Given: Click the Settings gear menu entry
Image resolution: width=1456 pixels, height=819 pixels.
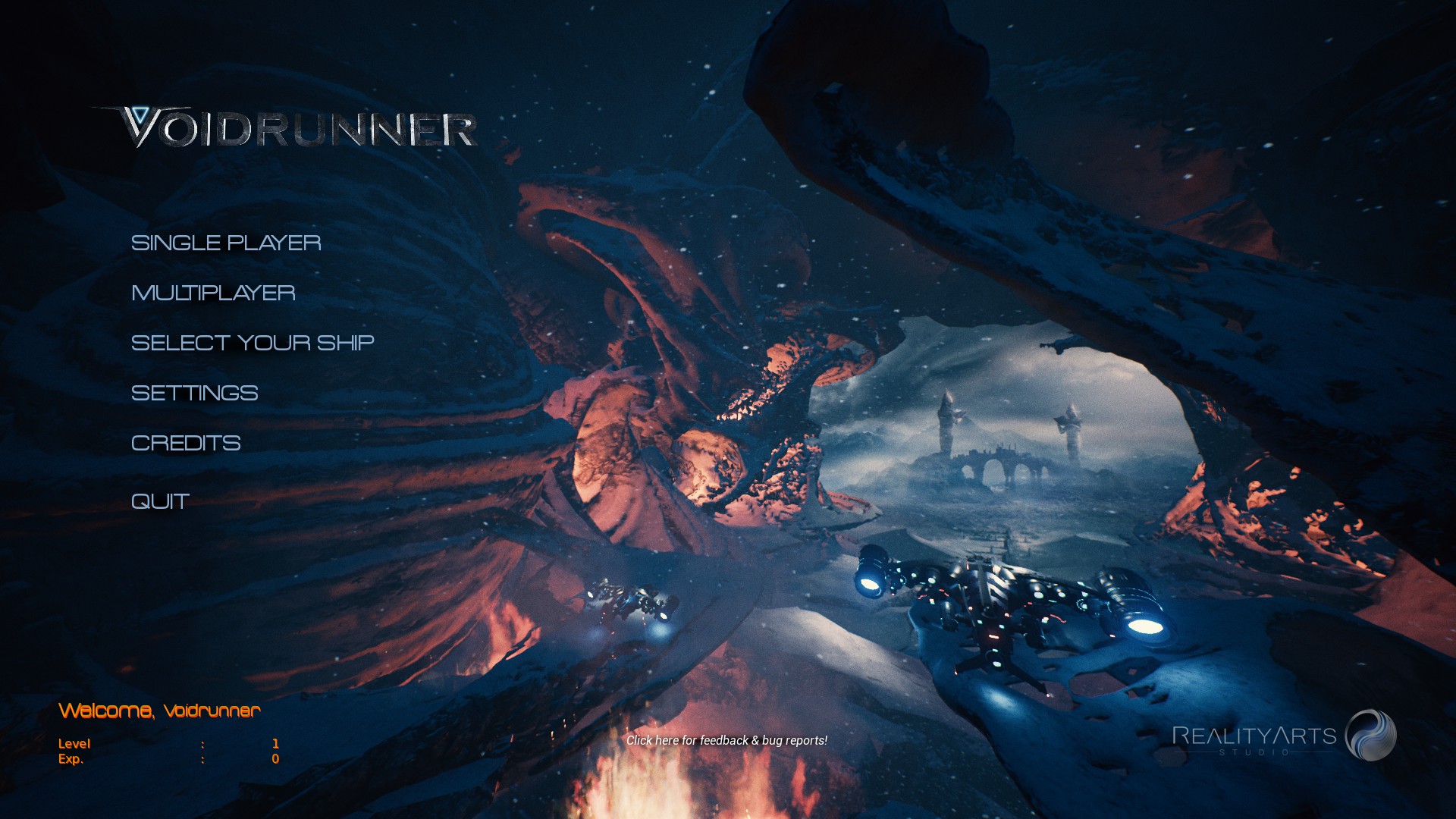Looking at the screenshot, I should (194, 393).
